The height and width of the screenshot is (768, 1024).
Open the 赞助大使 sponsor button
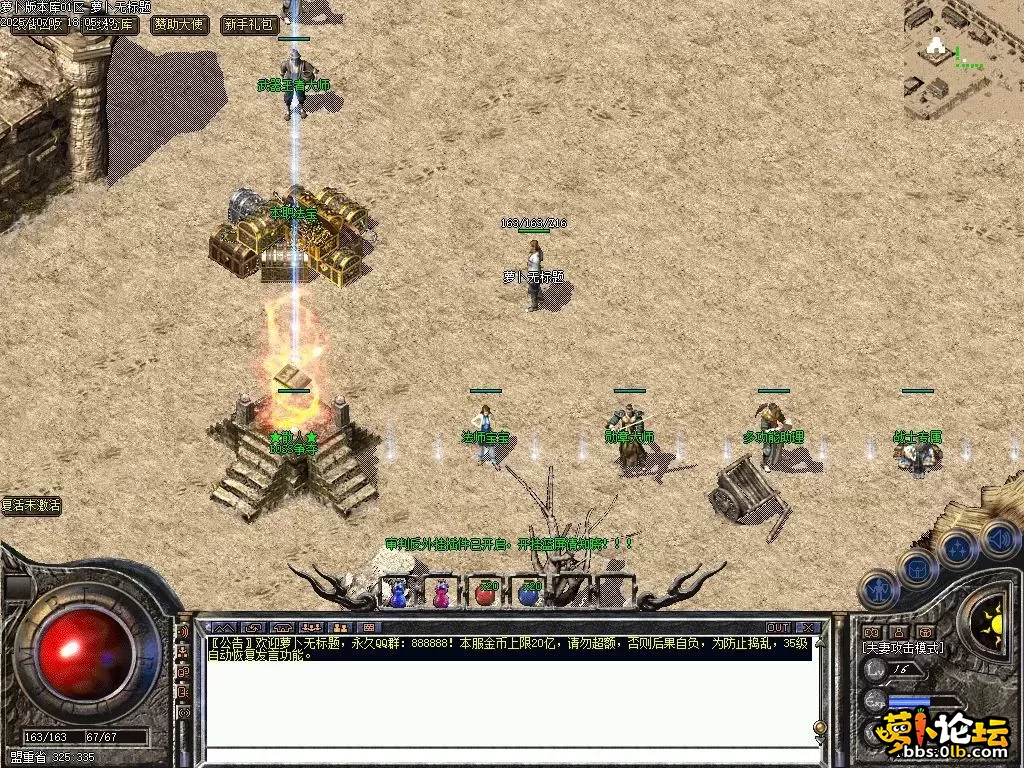point(180,25)
